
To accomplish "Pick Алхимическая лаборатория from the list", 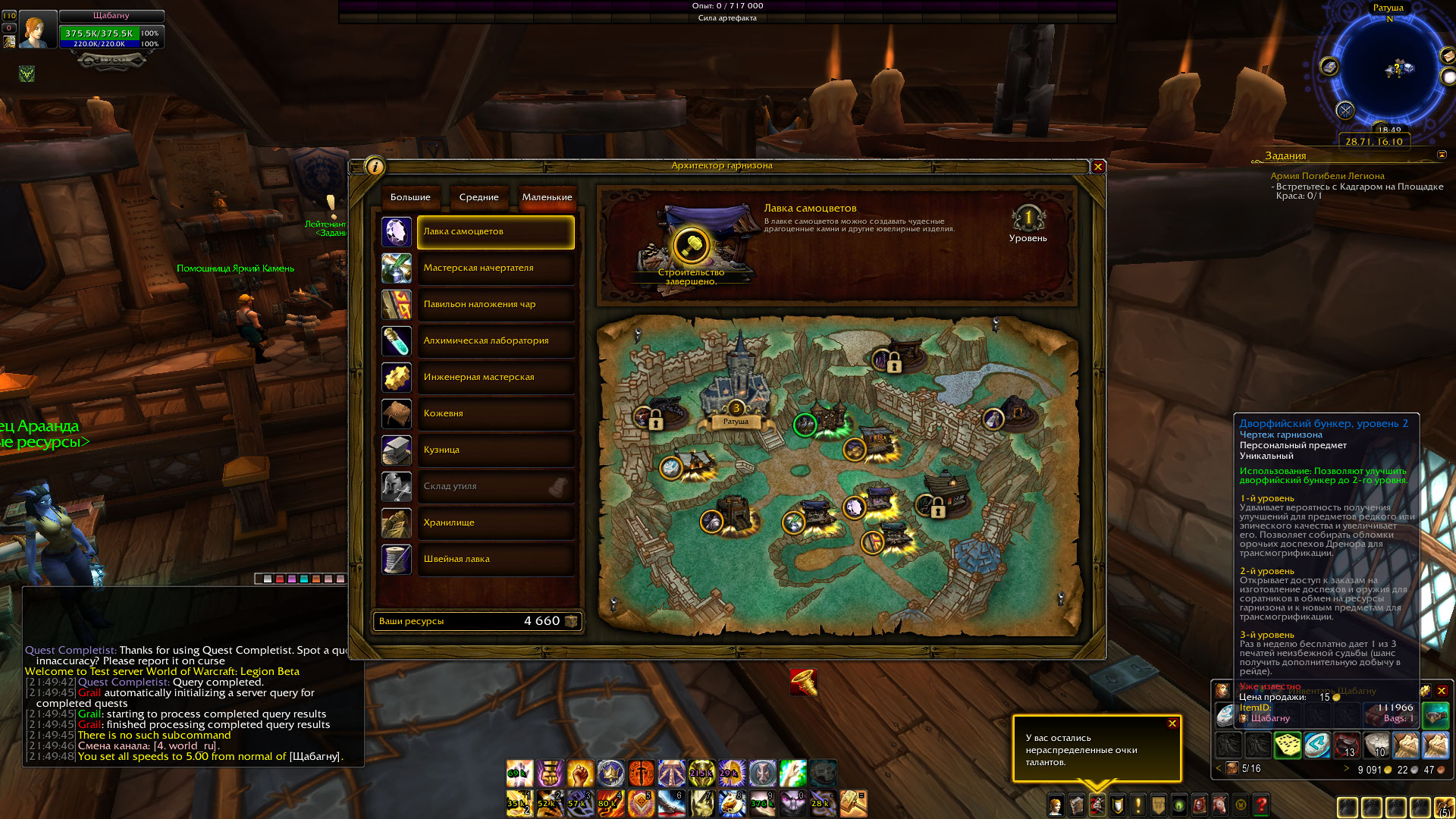I will click(495, 341).
